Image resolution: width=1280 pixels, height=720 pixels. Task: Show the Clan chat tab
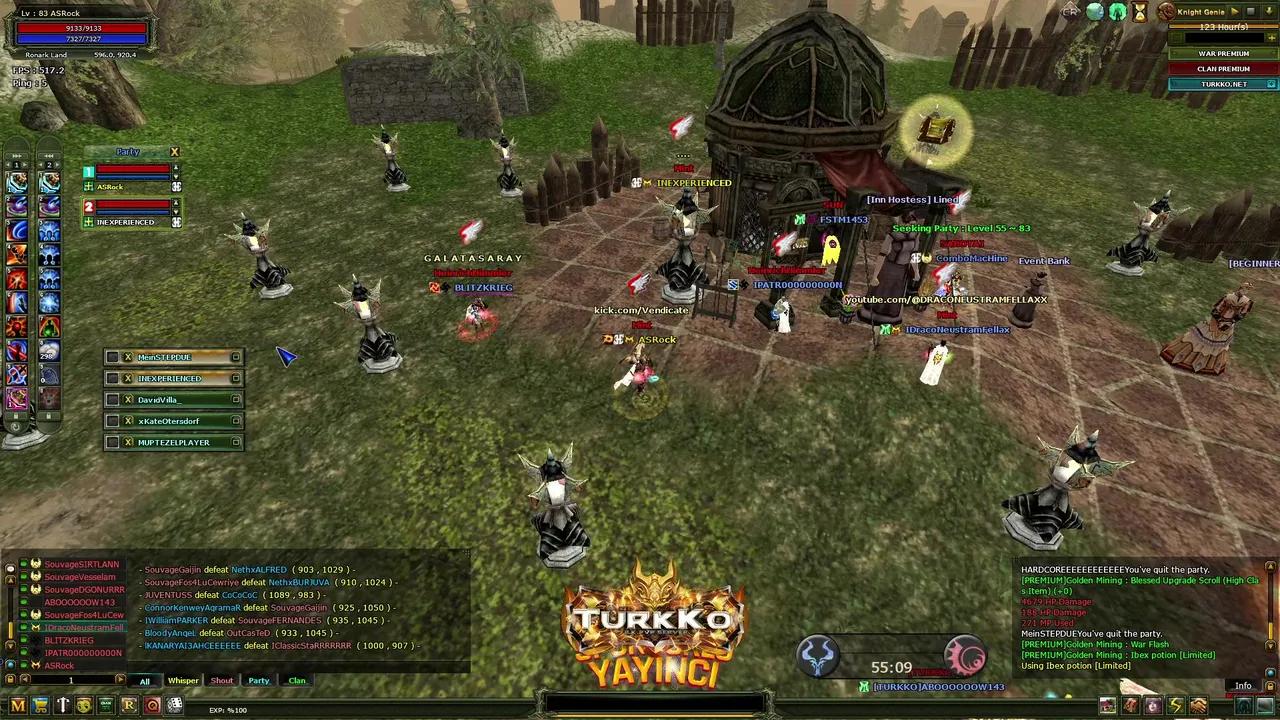(x=297, y=681)
